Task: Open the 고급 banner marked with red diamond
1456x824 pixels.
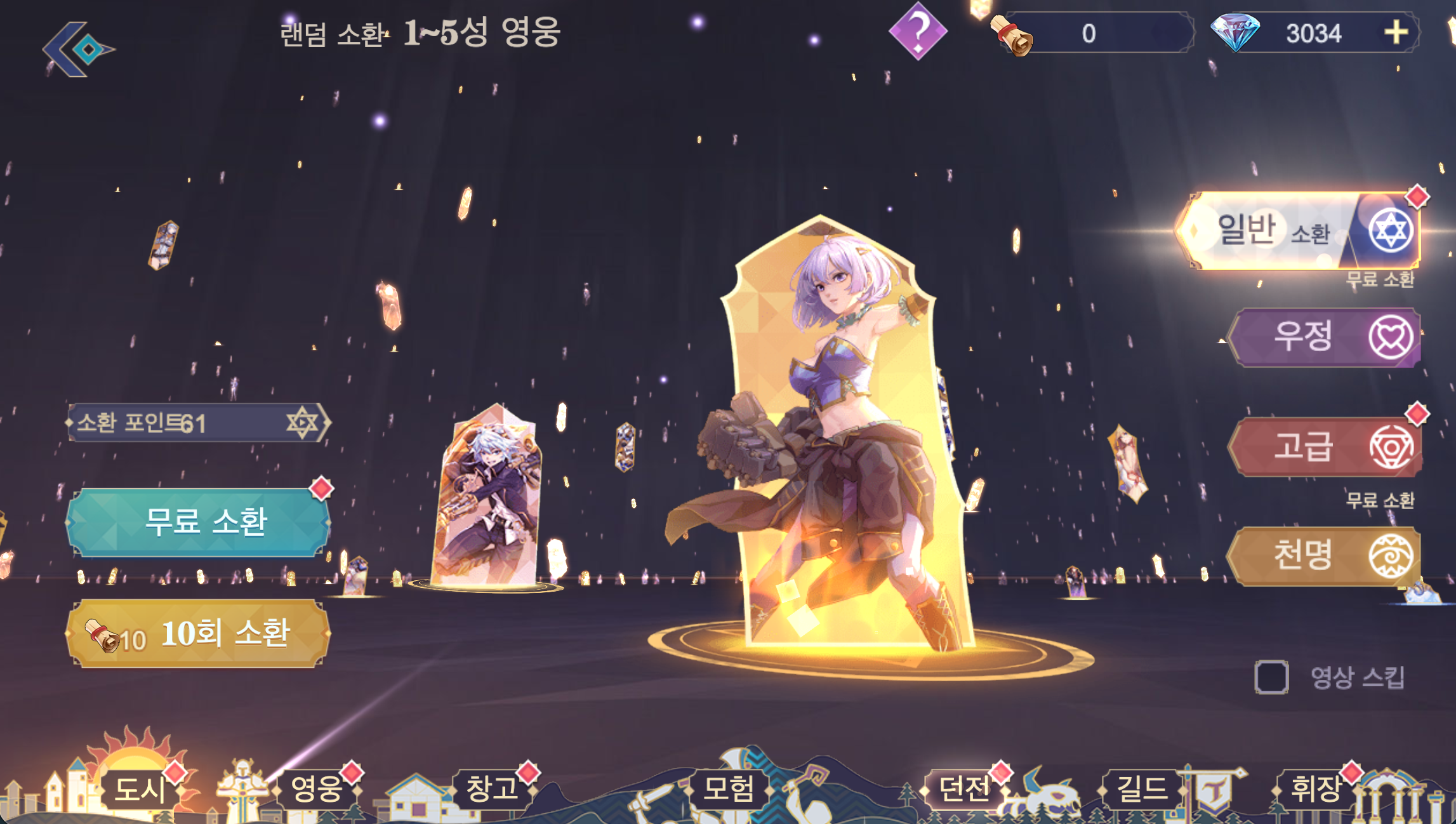Action: [x=1327, y=446]
